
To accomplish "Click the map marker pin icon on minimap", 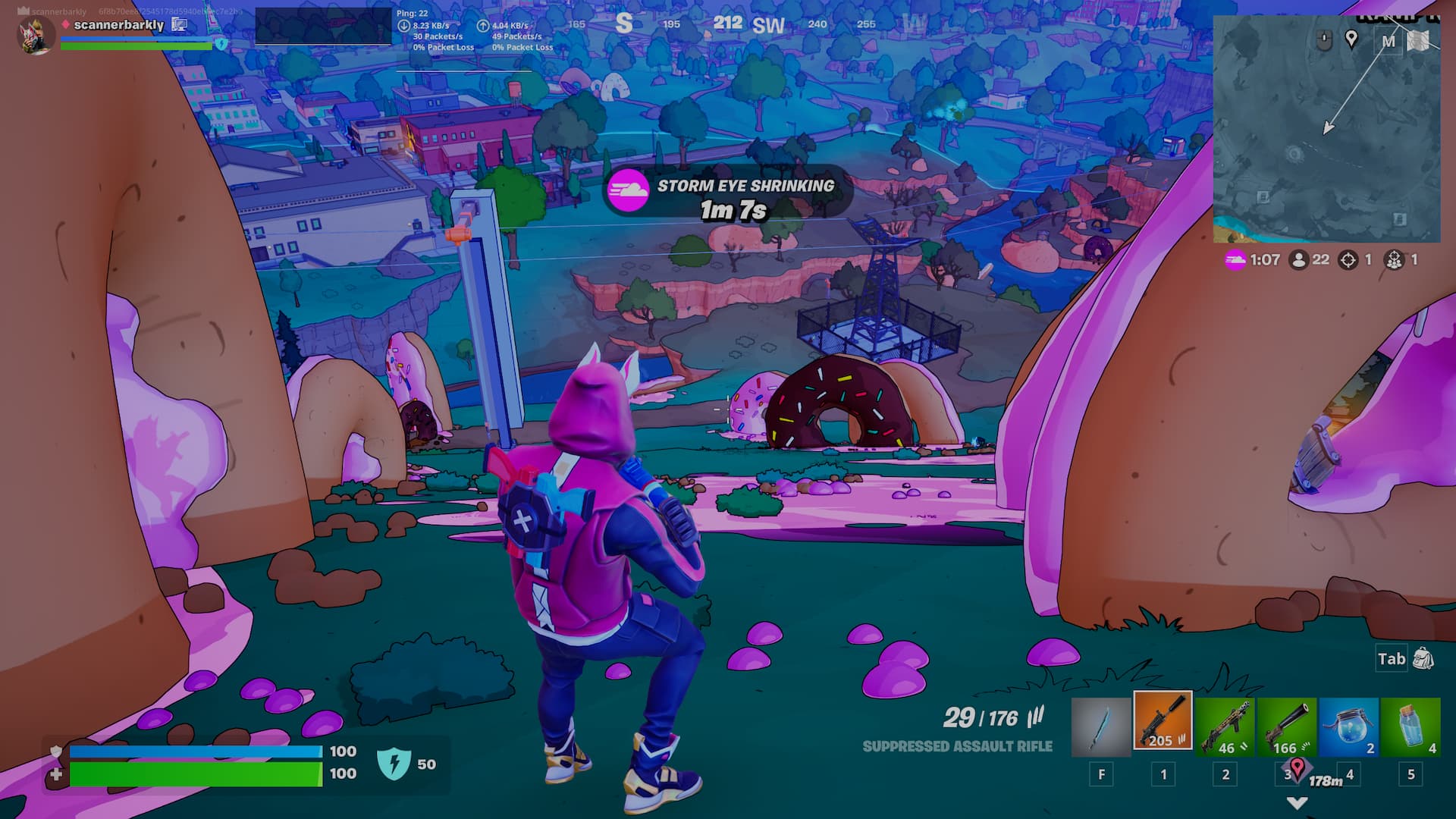I will [x=1351, y=39].
